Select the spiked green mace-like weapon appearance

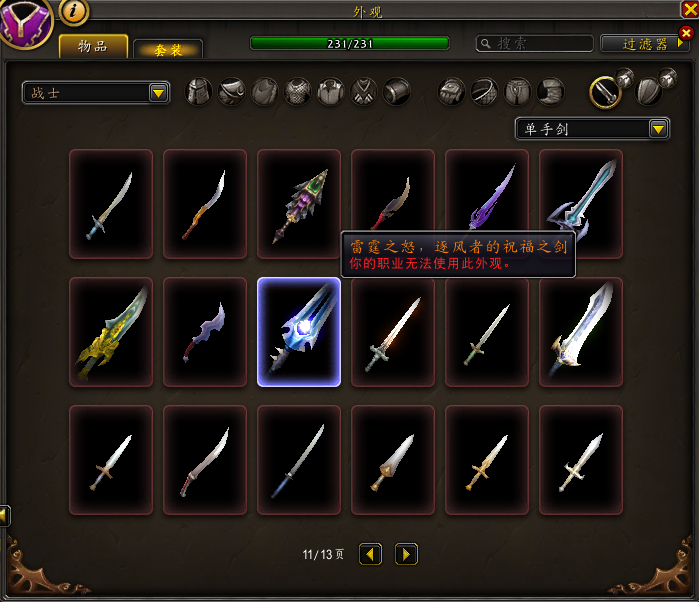click(299, 204)
